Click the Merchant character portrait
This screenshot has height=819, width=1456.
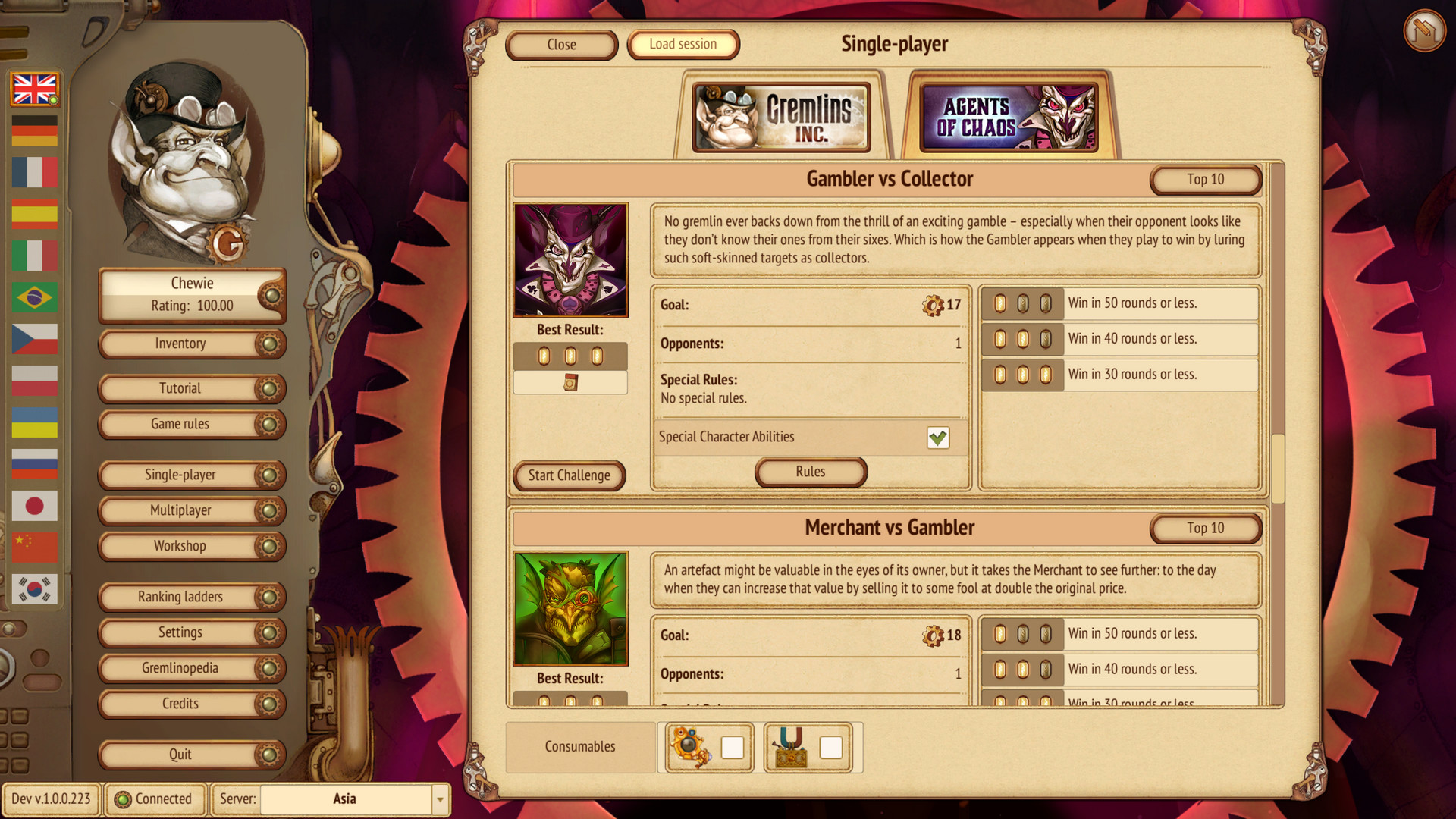(570, 607)
